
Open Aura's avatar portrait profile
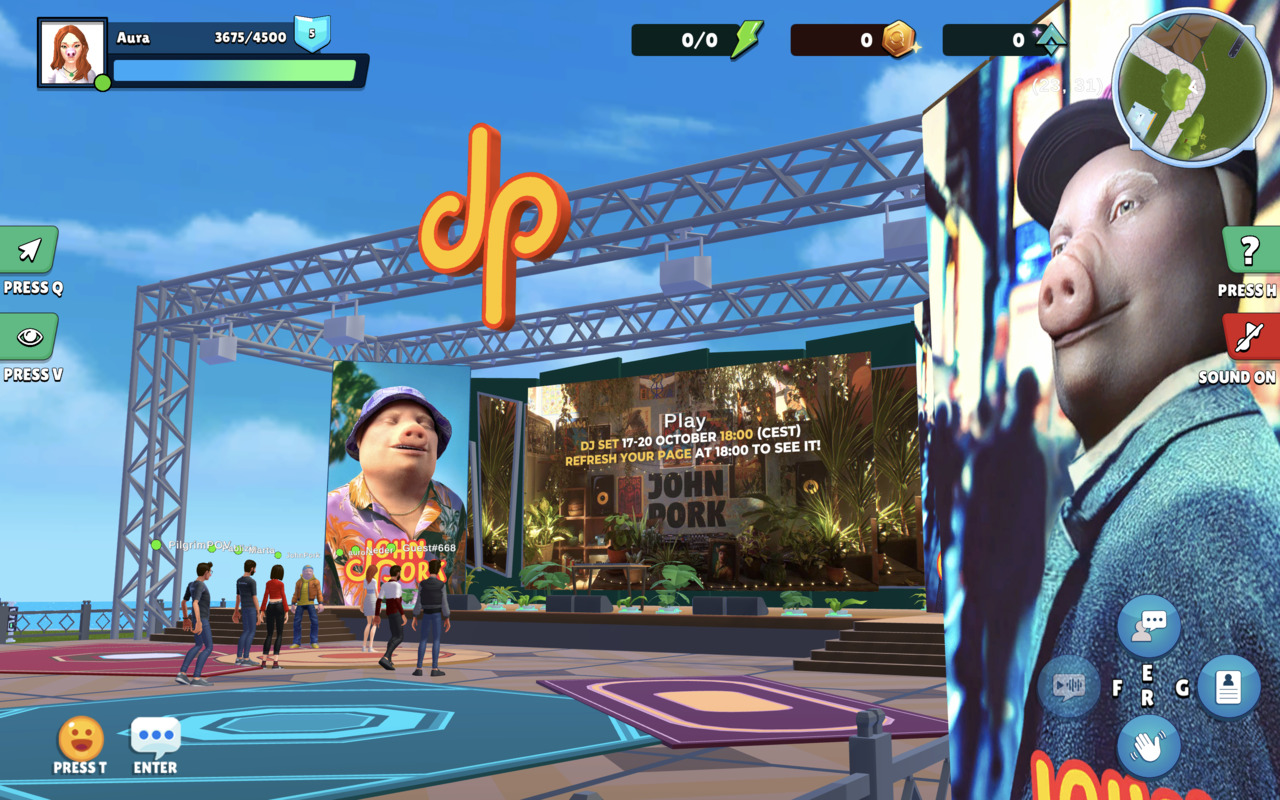pos(72,52)
